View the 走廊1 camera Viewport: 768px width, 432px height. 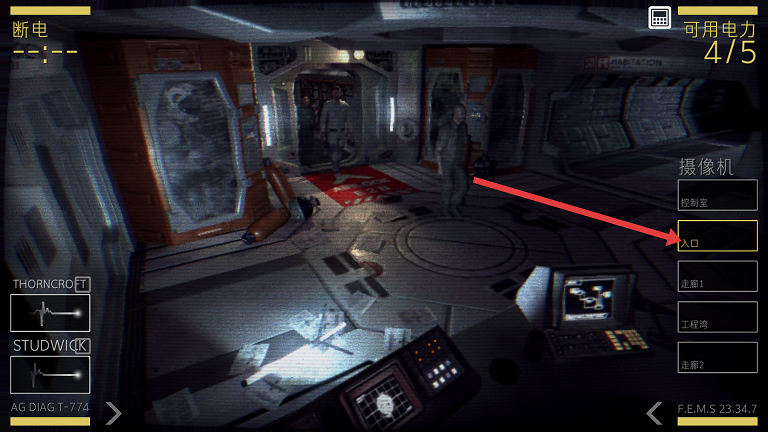[x=717, y=276]
